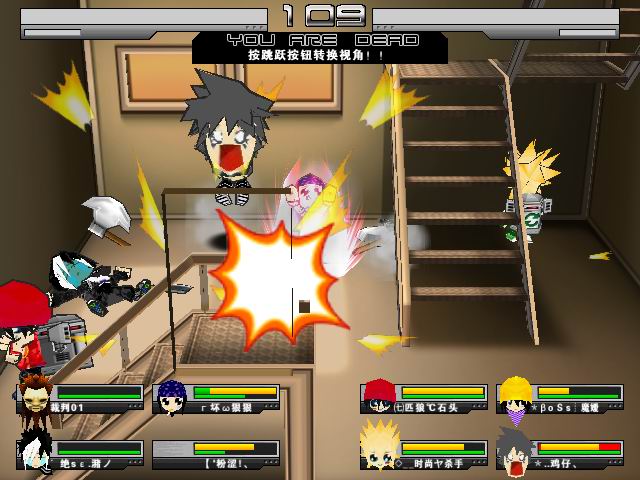Choose the red-cap player portrait
The height and width of the screenshot is (480, 640).
click(x=377, y=397)
